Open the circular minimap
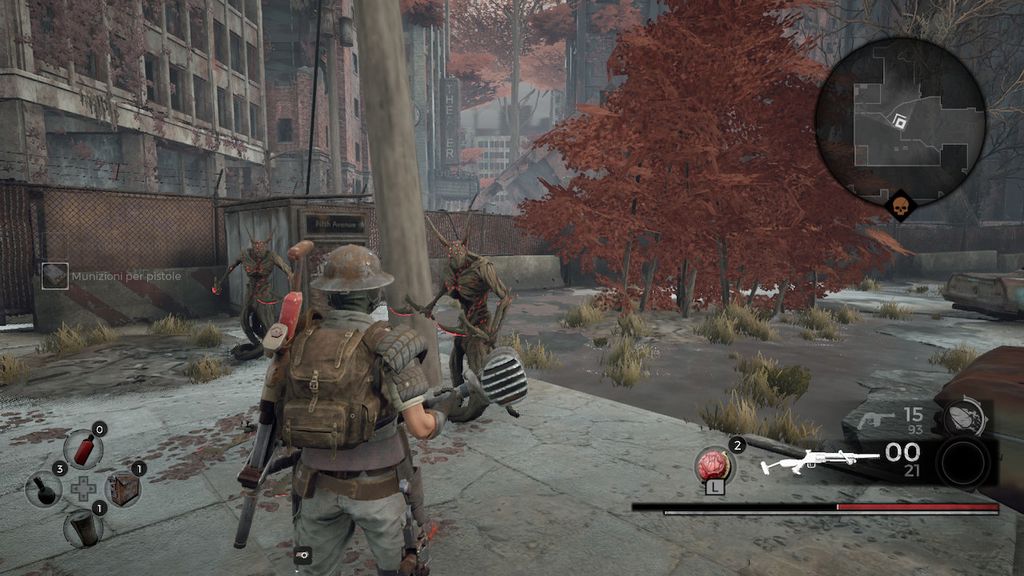Viewport: 1024px width, 576px height. pos(900,121)
